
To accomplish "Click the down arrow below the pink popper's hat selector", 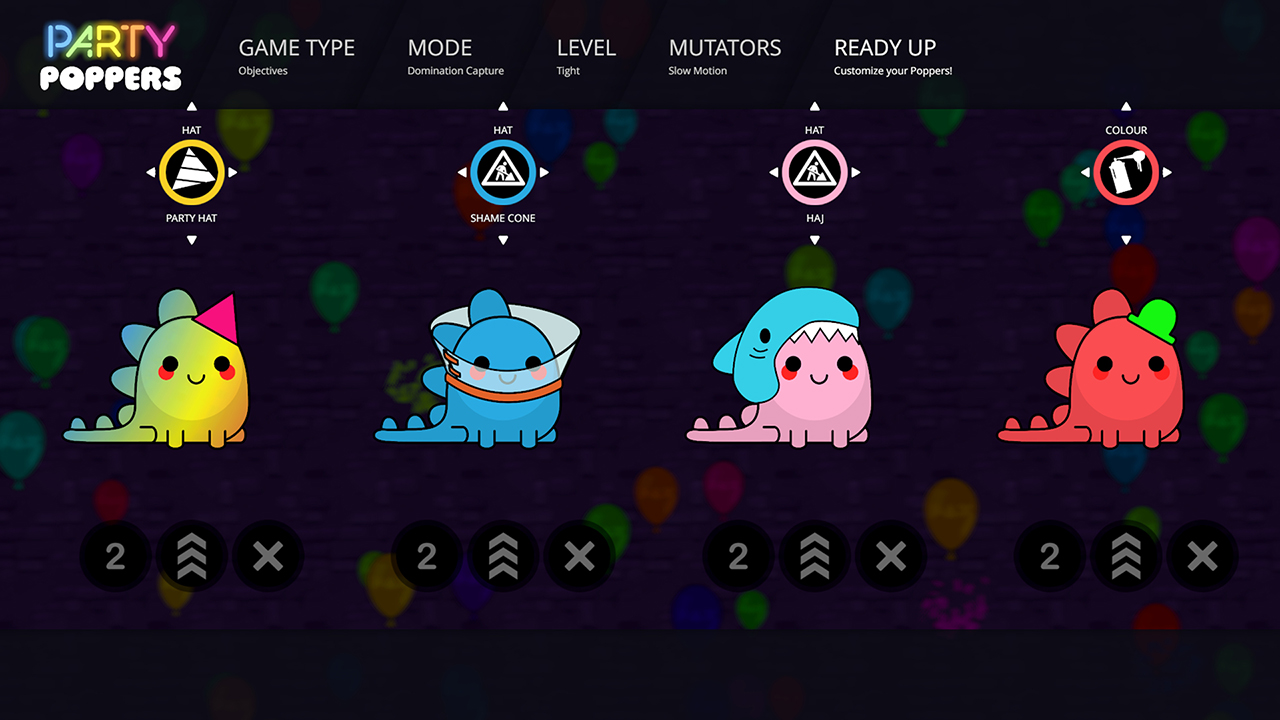I will tap(814, 240).
